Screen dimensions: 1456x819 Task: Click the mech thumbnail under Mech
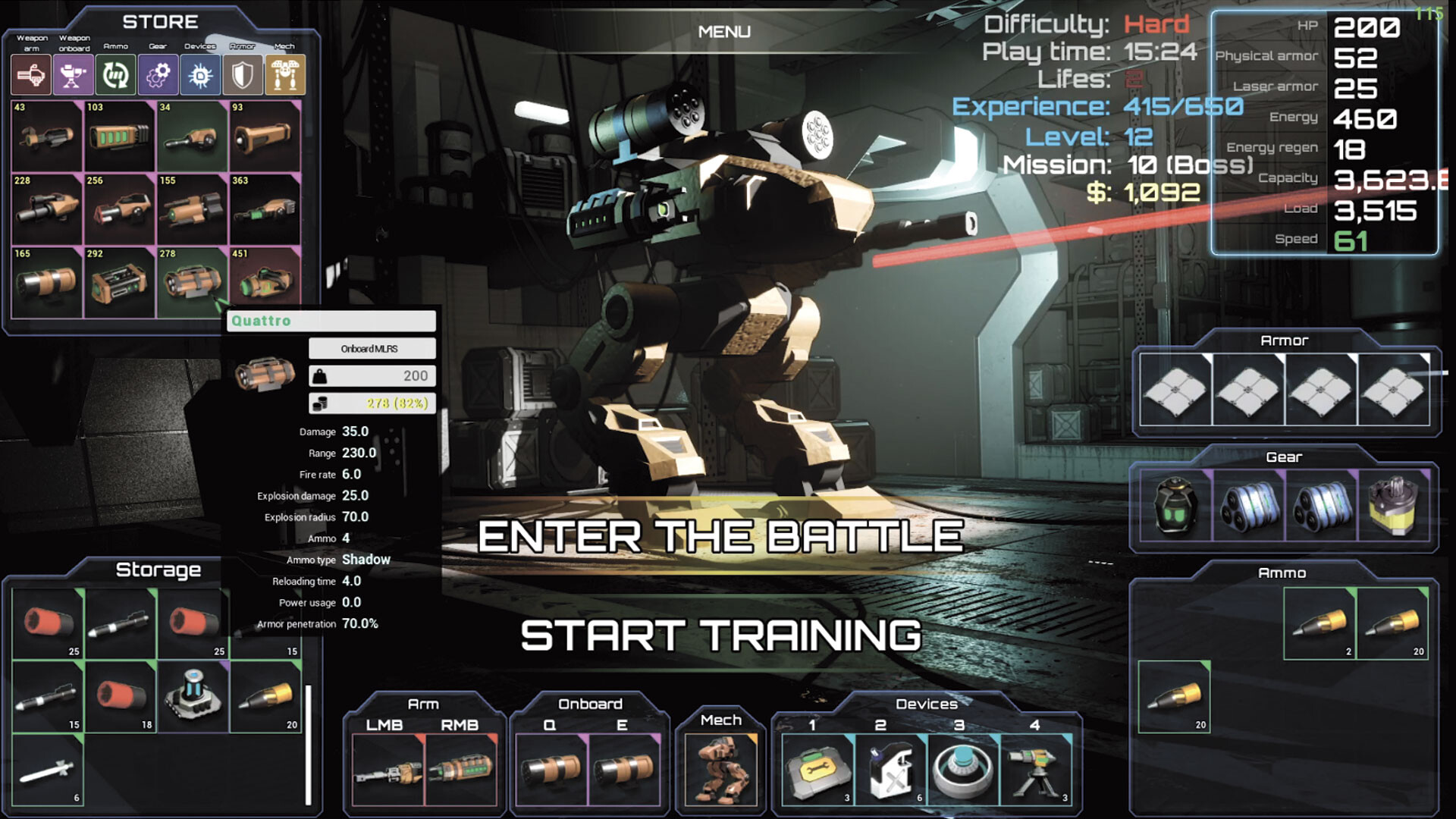point(720,767)
